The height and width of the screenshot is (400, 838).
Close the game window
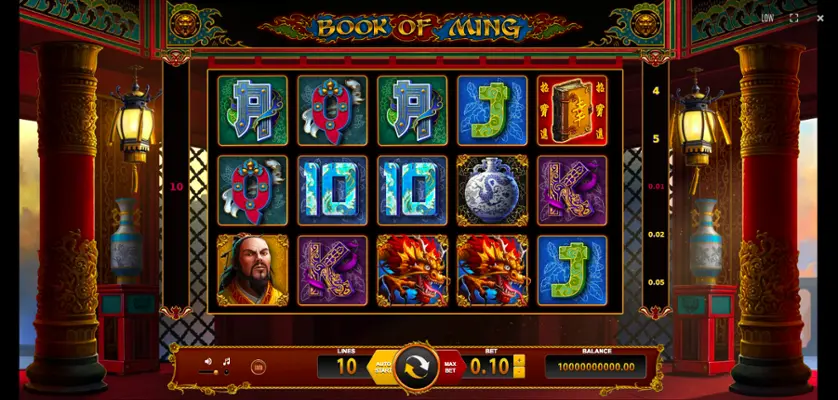tap(820, 18)
